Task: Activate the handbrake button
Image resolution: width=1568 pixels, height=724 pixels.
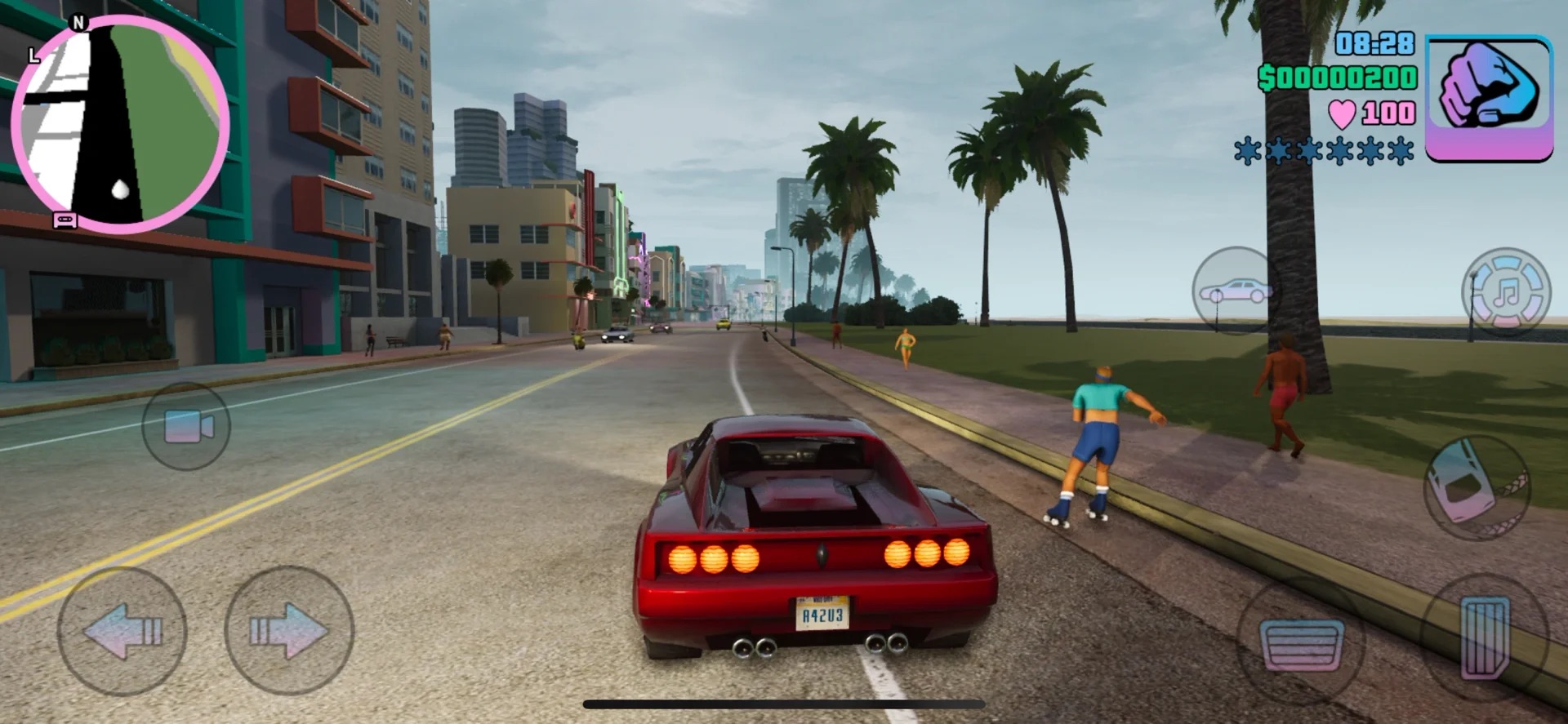Action: pos(1477,487)
